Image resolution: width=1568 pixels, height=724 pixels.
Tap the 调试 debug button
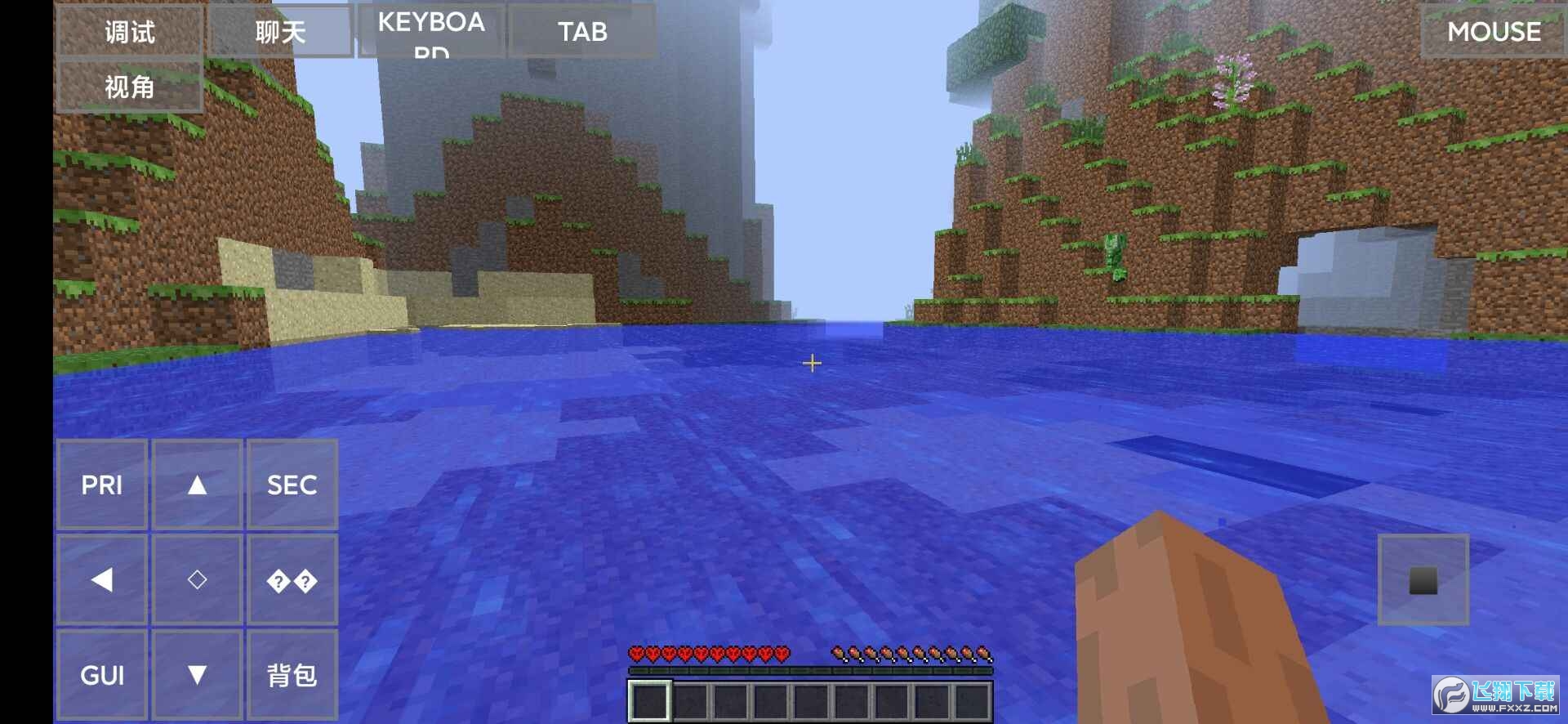[129, 32]
